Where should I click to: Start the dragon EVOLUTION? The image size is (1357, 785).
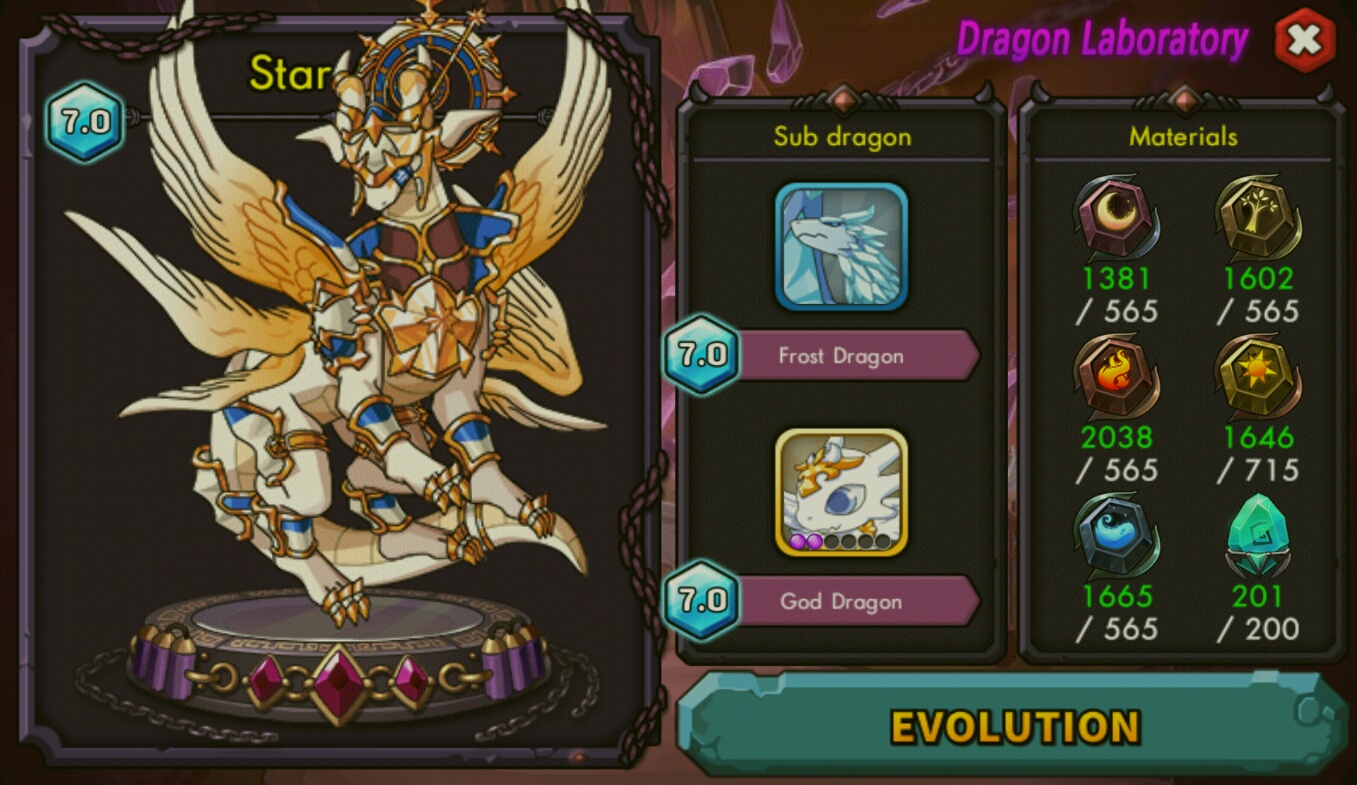pyautogui.click(x=1013, y=726)
